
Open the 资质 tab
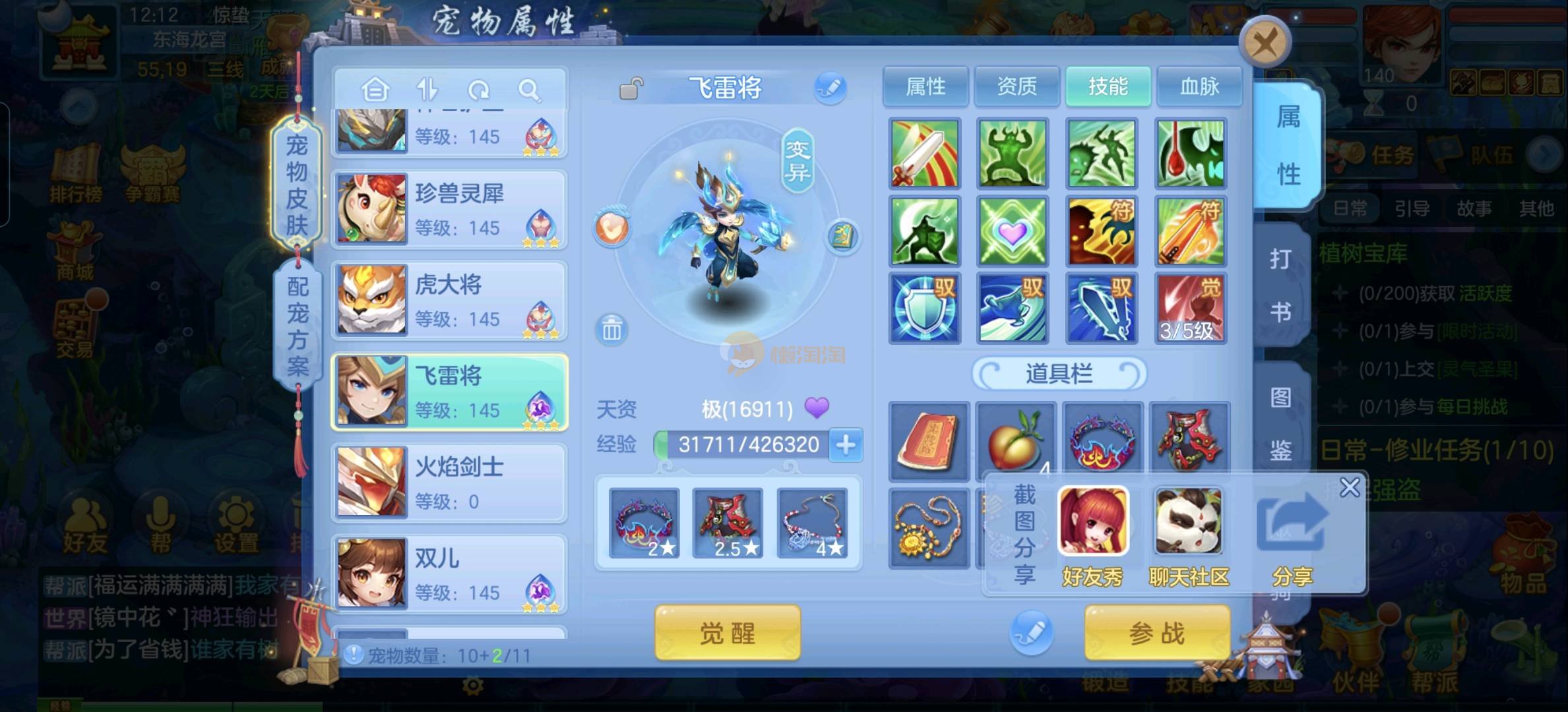tap(1017, 86)
